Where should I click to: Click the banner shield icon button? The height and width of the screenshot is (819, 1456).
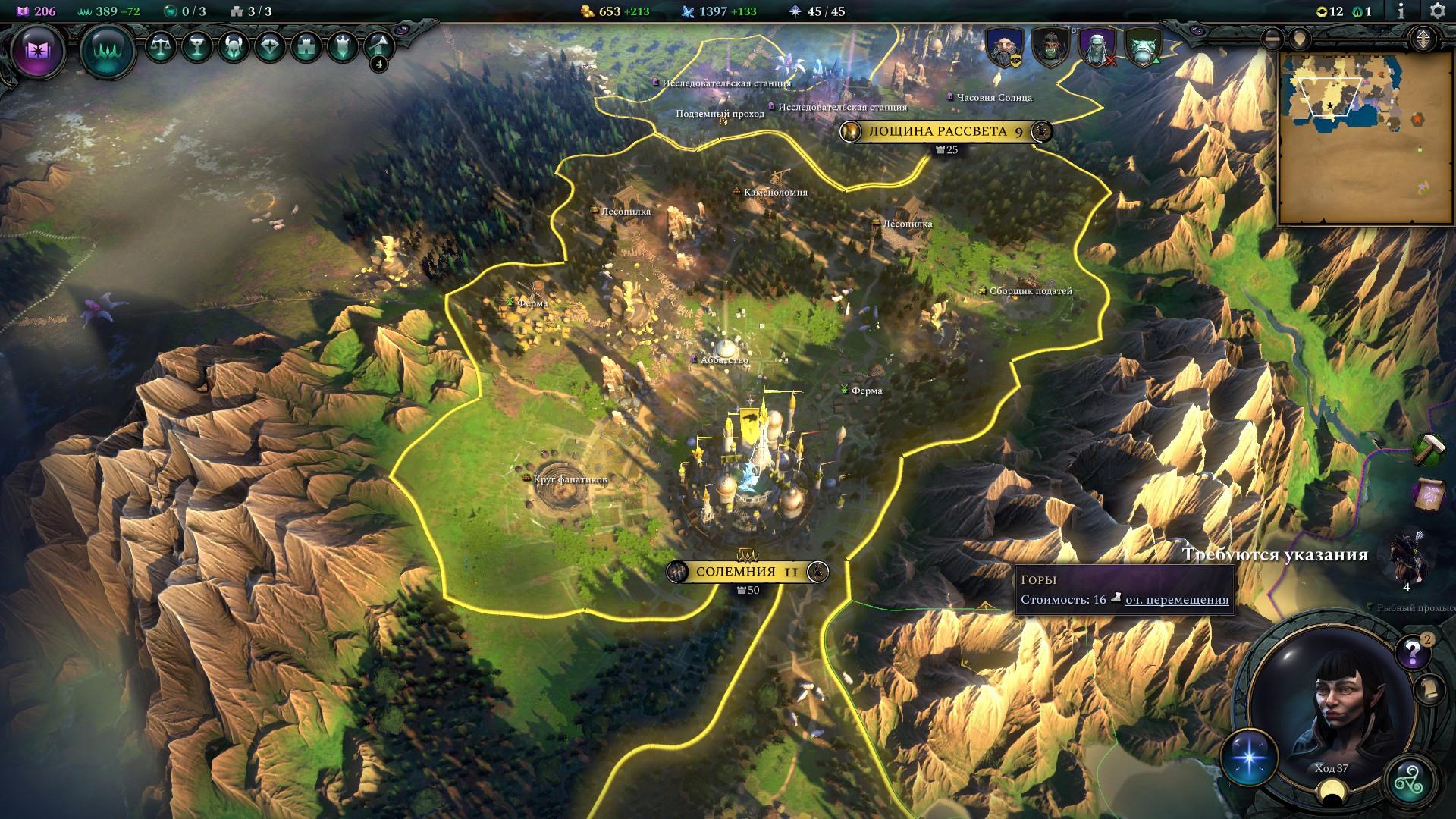coord(342,47)
